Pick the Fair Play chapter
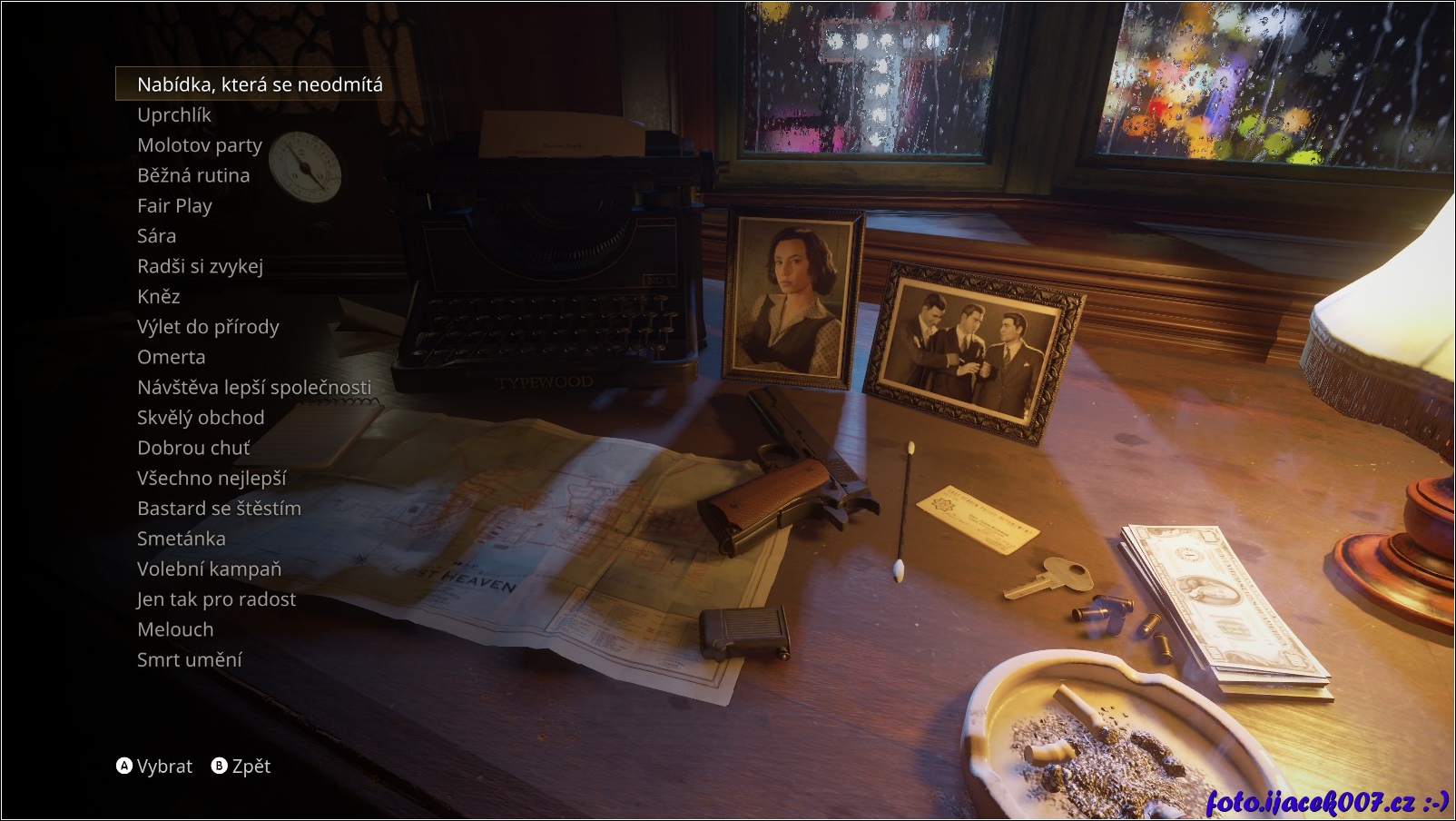Viewport: 1456px width, 821px height. 174,205
